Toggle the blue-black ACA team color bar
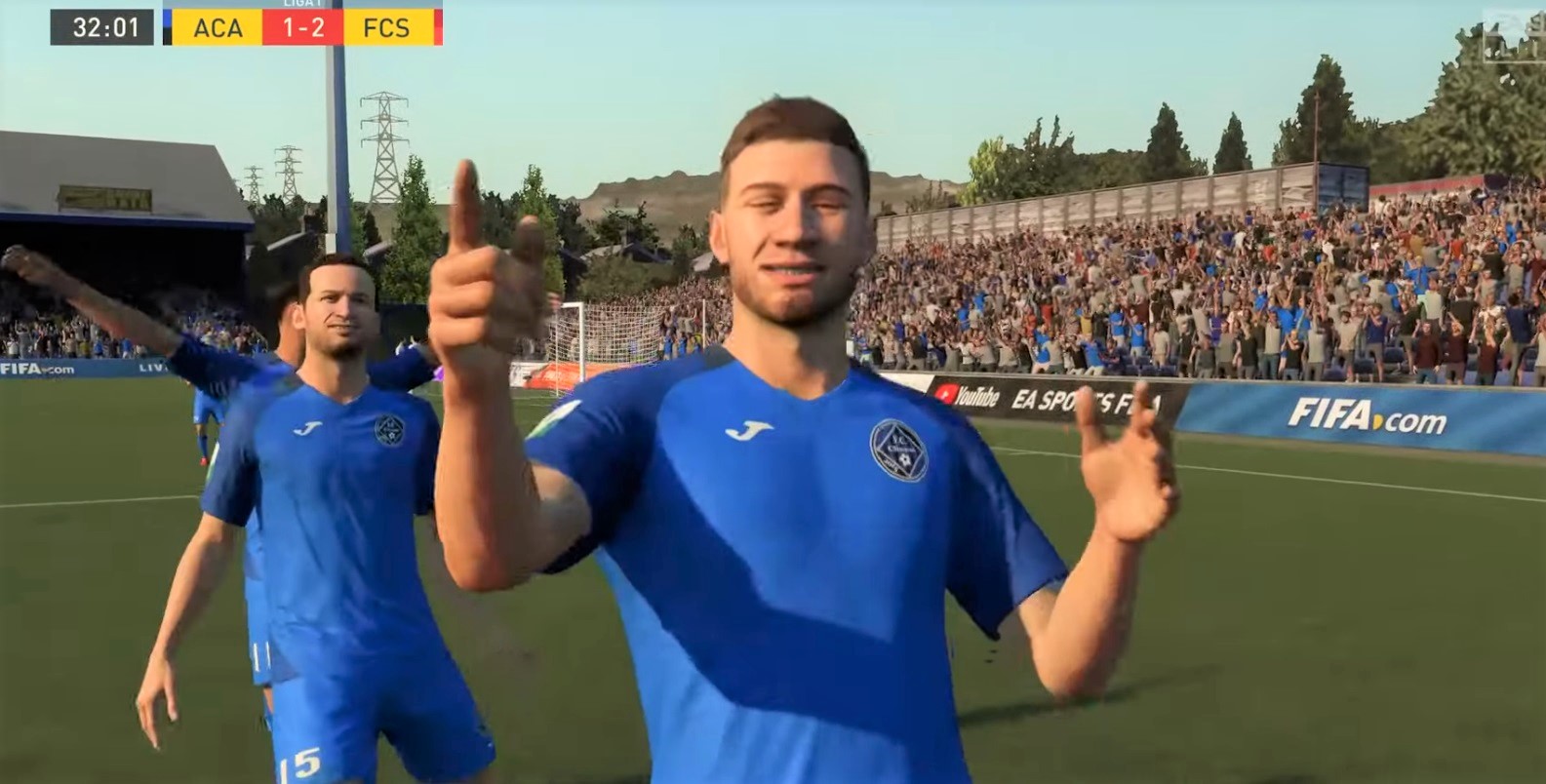The width and height of the screenshot is (1546, 784). coord(166,27)
